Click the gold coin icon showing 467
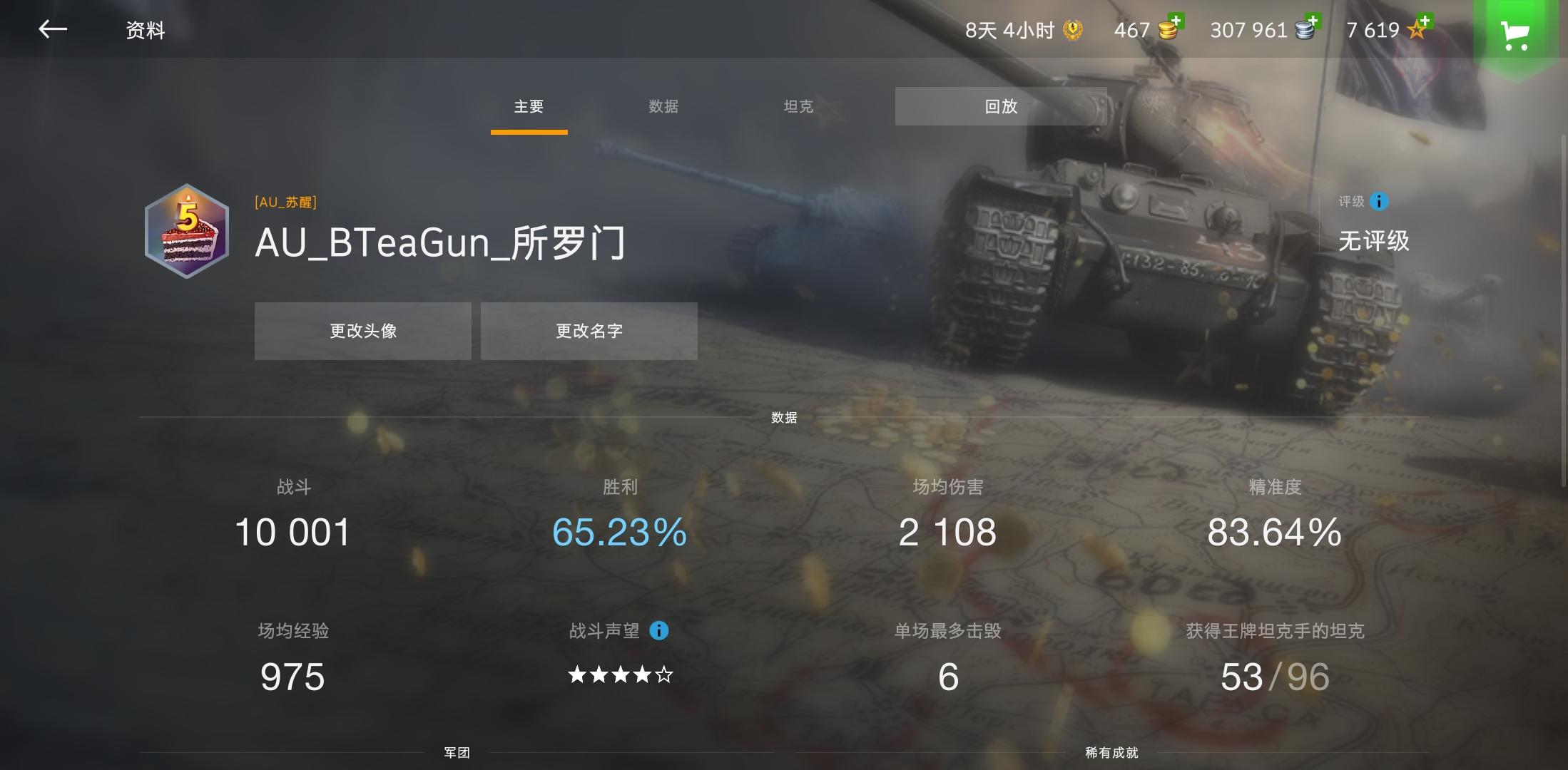1568x770 pixels. pyautogui.click(x=1166, y=31)
